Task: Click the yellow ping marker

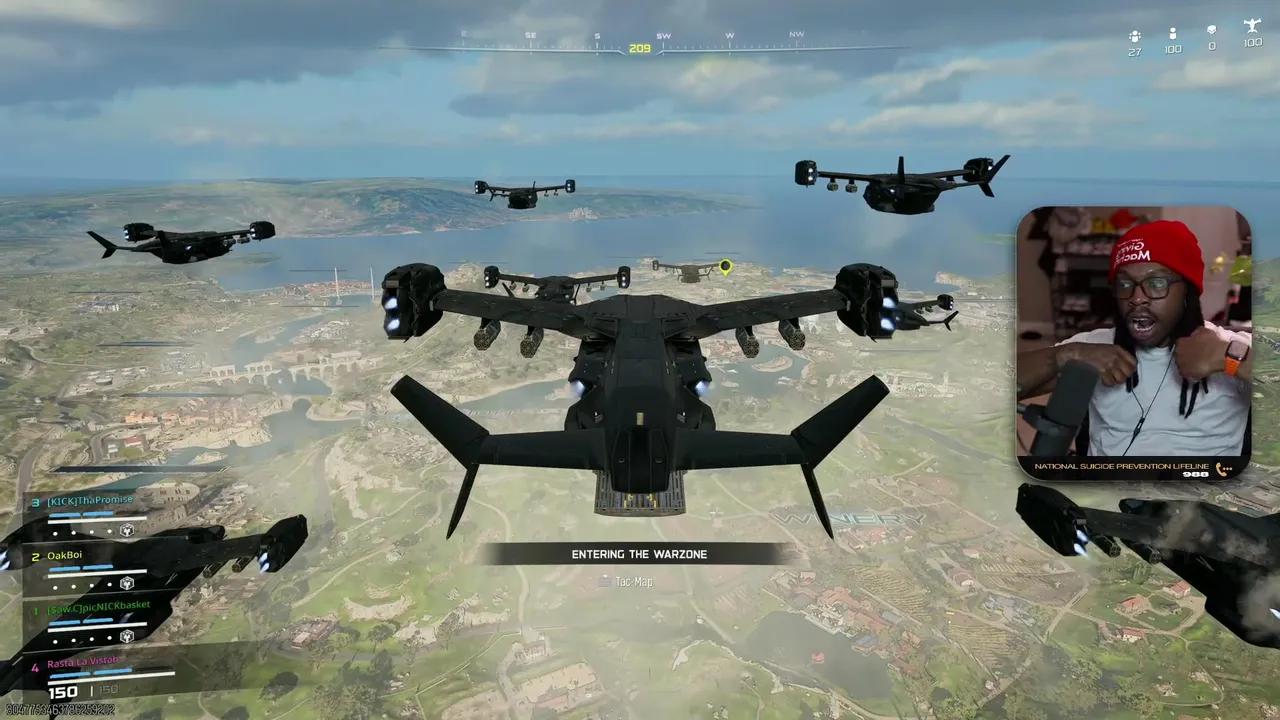Action: [726, 267]
